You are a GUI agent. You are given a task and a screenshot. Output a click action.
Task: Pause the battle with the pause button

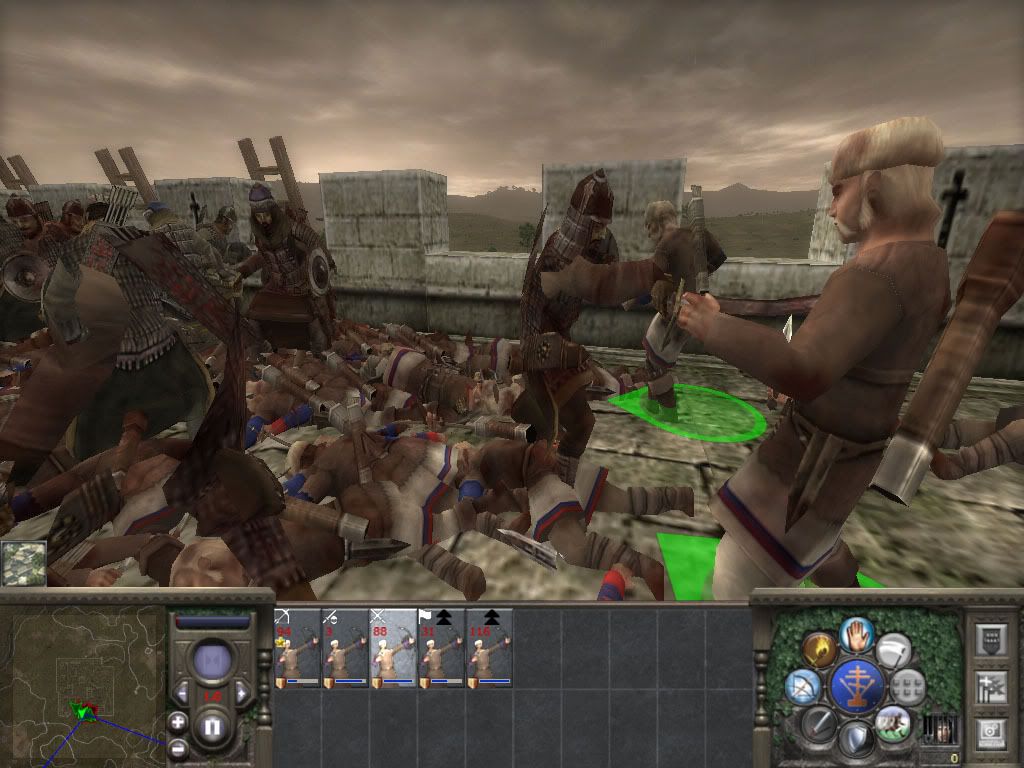coord(211,729)
